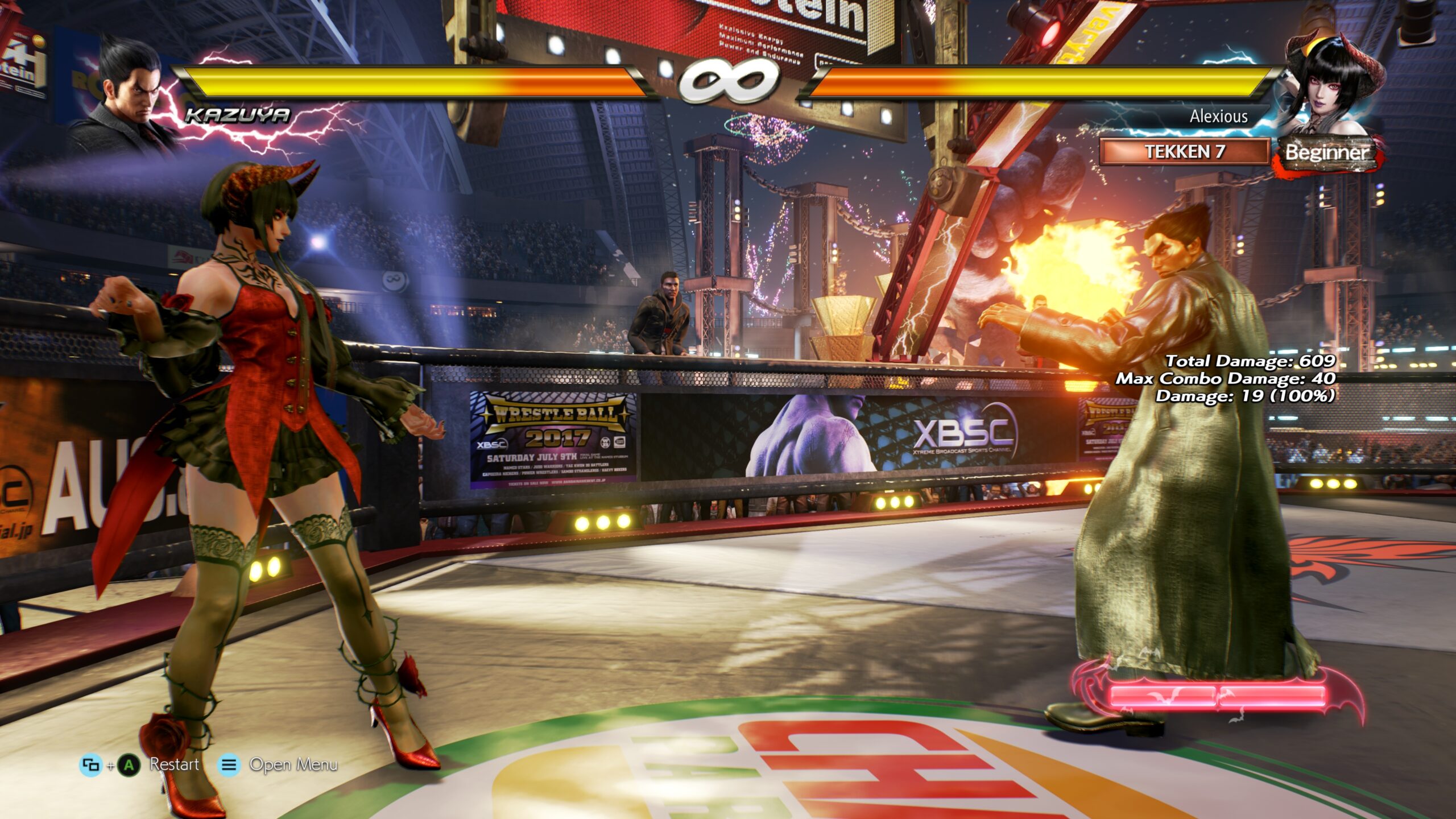The height and width of the screenshot is (819, 1456).
Task: Click the Beginner rank badge
Action: pos(1327,152)
